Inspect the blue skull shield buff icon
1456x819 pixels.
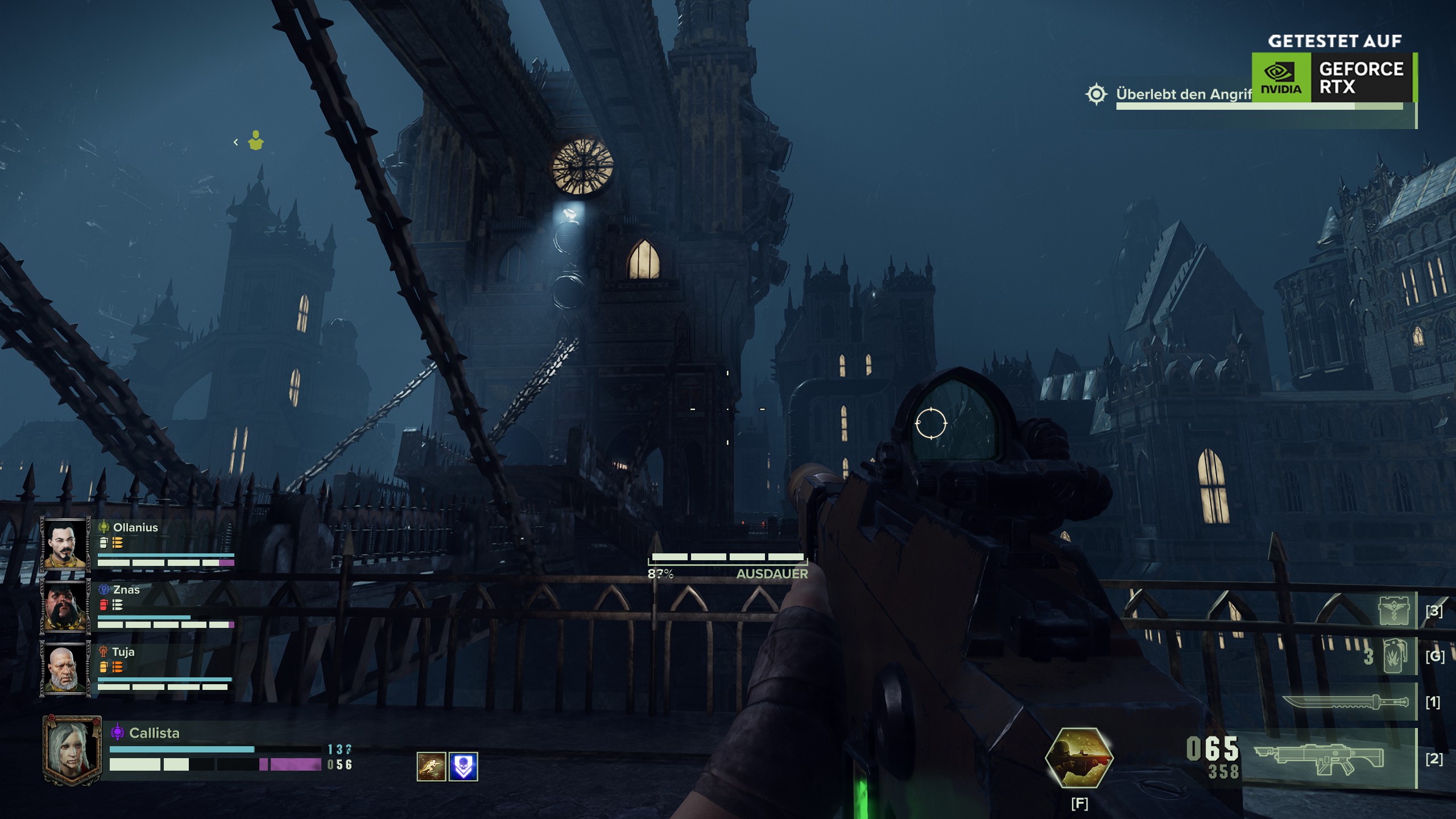point(463,766)
